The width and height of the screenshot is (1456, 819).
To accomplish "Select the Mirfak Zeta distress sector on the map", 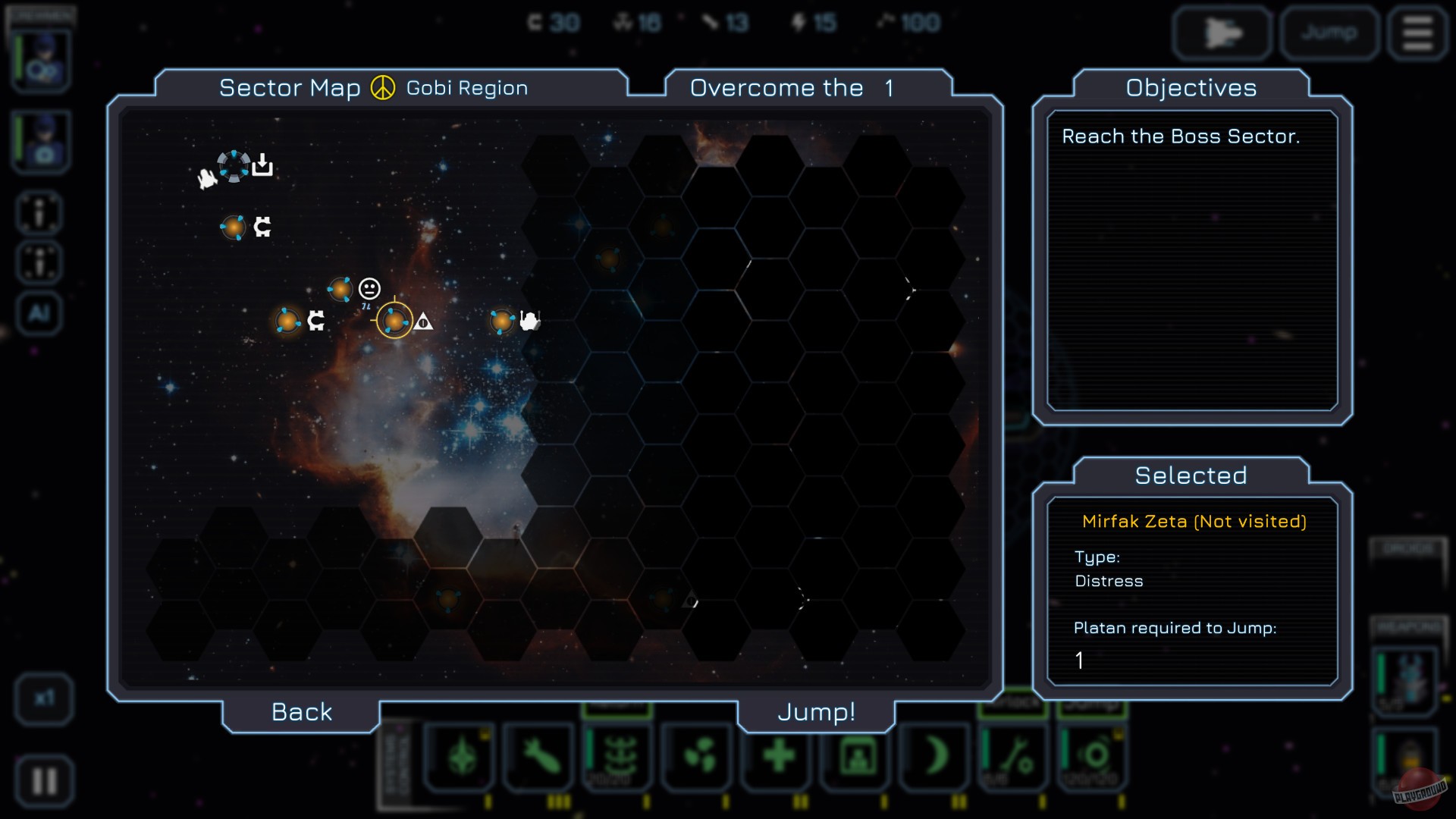I will pyautogui.click(x=395, y=322).
